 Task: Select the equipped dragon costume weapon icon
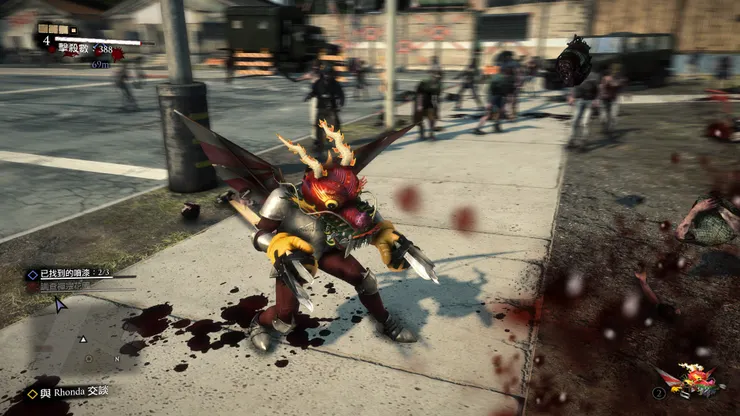pyautogui.click(x=699, y=381)
